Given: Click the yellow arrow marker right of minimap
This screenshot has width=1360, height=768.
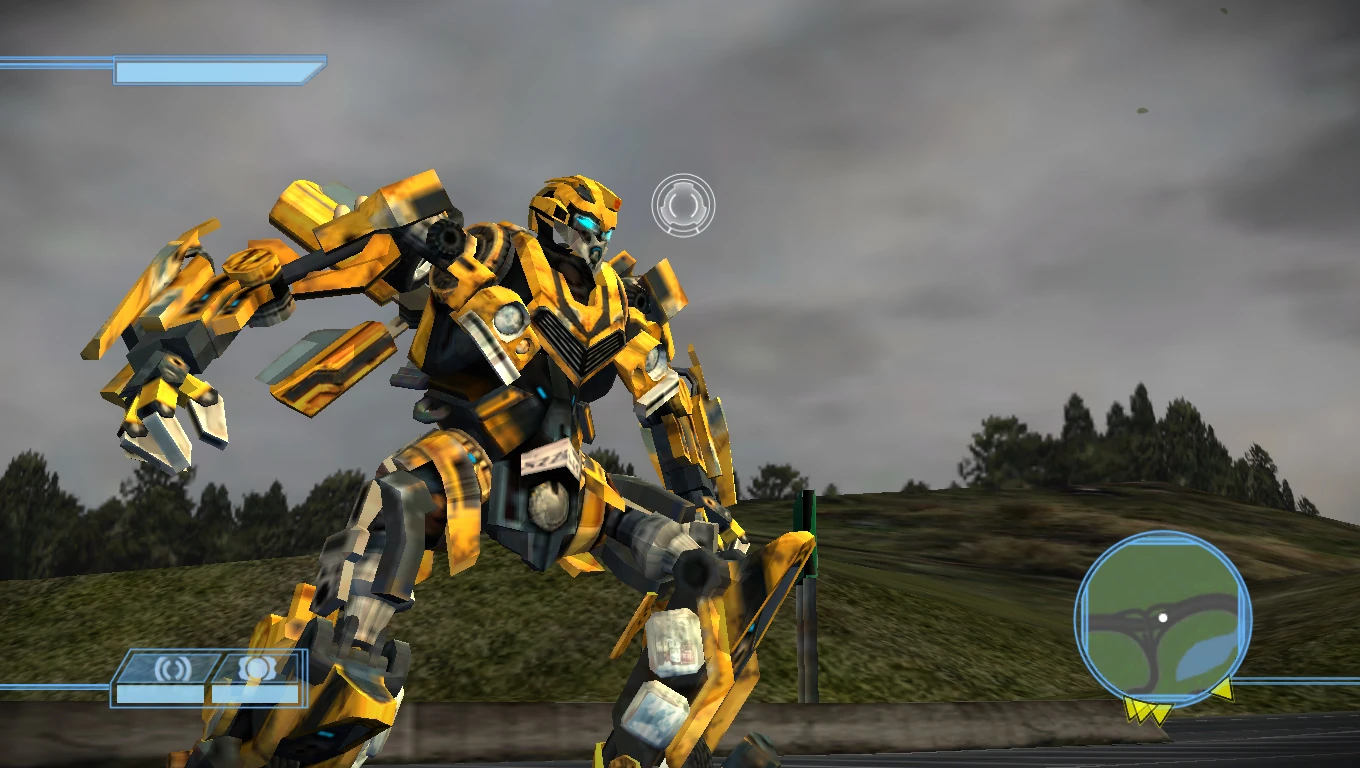Looking at the screenshot, I should point(1225,689).
